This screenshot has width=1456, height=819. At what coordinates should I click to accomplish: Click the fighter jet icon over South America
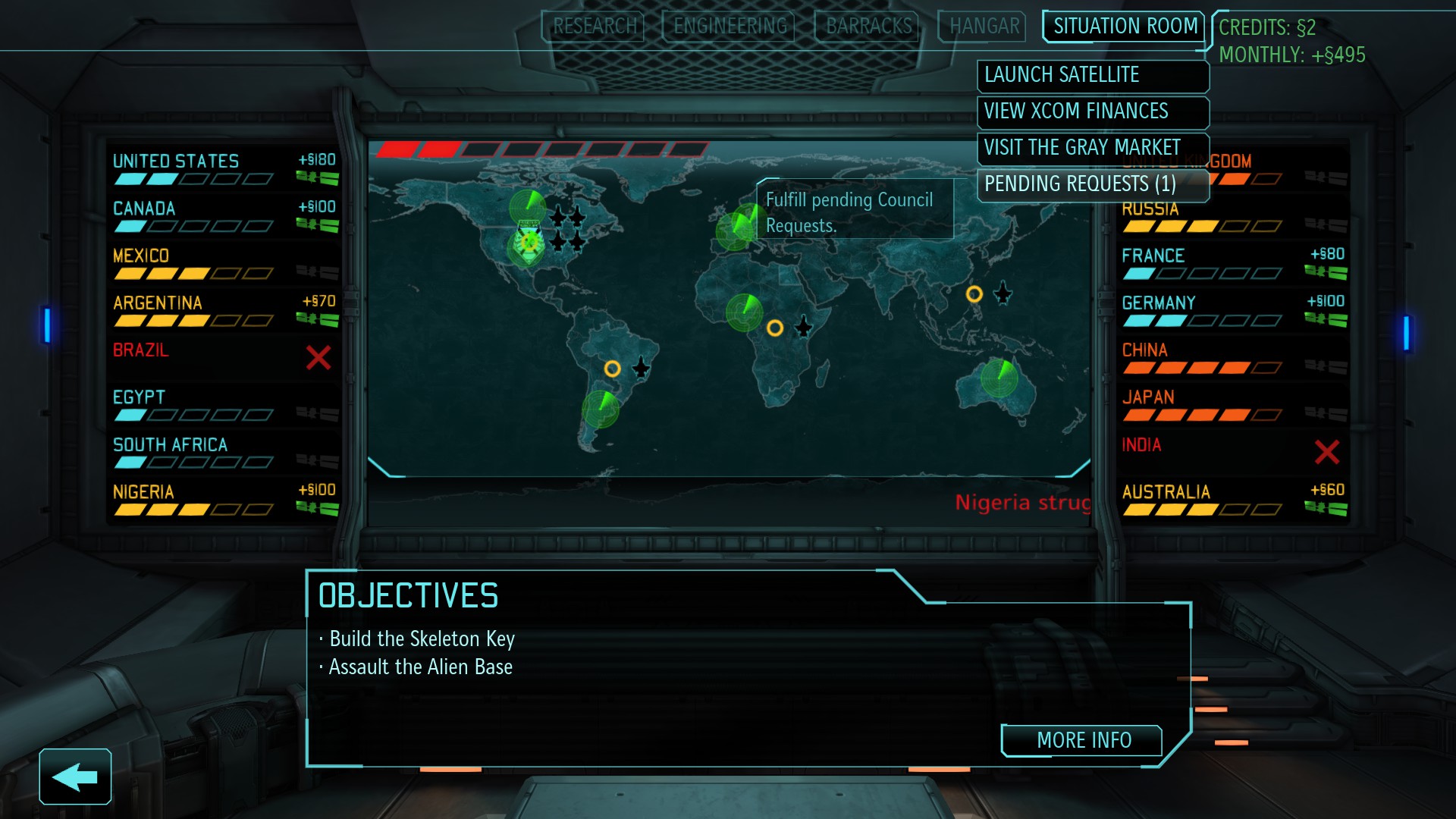point(642,369)
